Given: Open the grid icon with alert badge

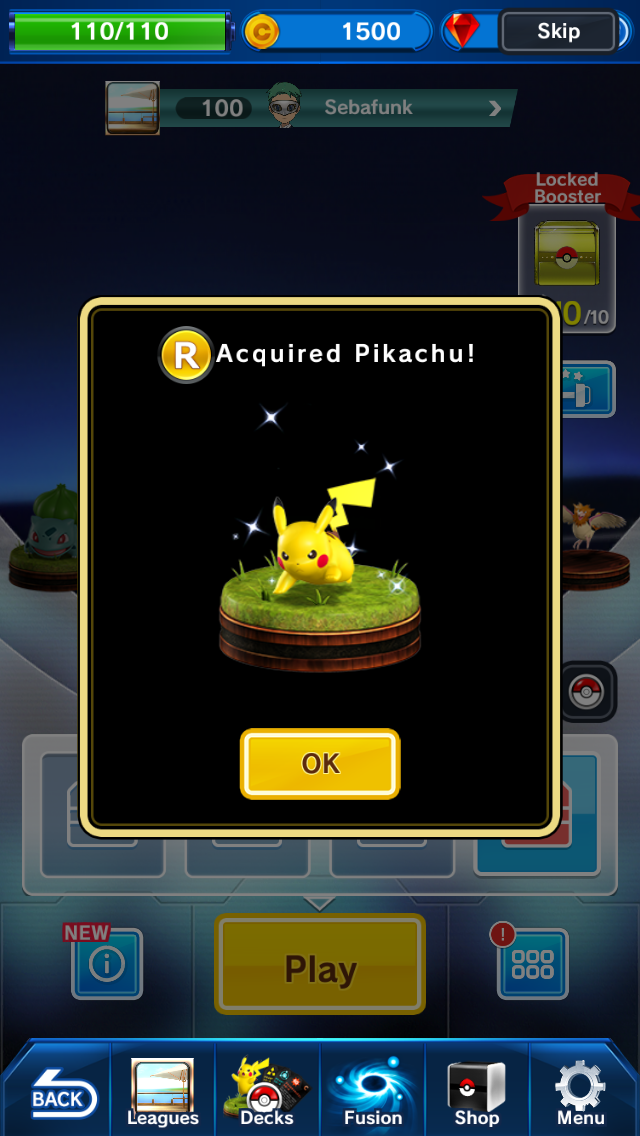Looking at the screenshot, I should click(x=532, y=964).
